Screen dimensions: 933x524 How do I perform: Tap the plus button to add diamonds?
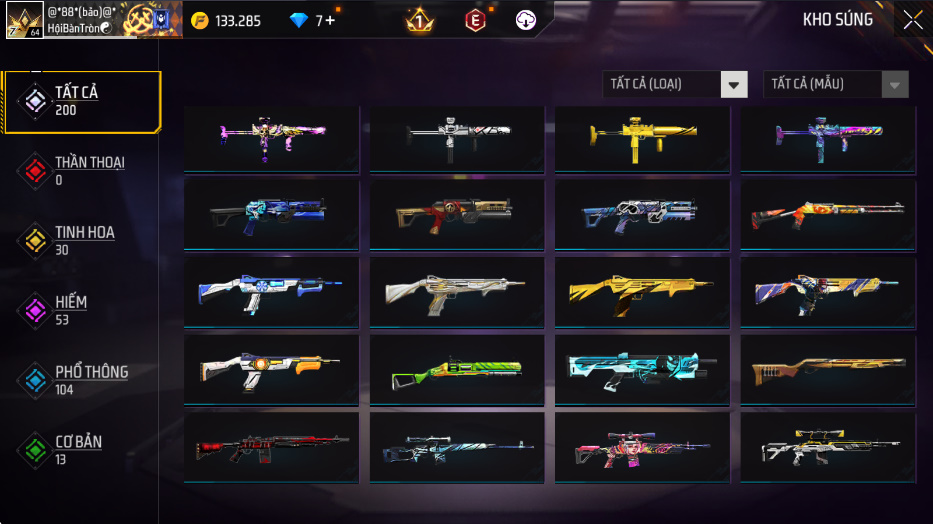[x=330, y=20]
